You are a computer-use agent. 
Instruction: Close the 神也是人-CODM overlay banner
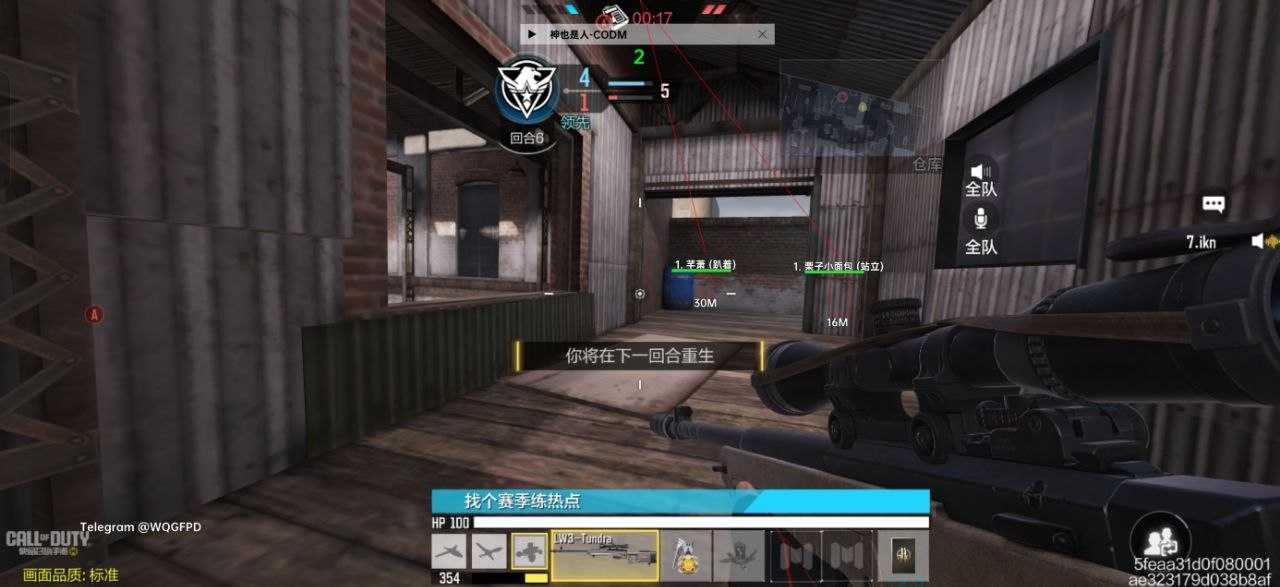pos(762,34)
